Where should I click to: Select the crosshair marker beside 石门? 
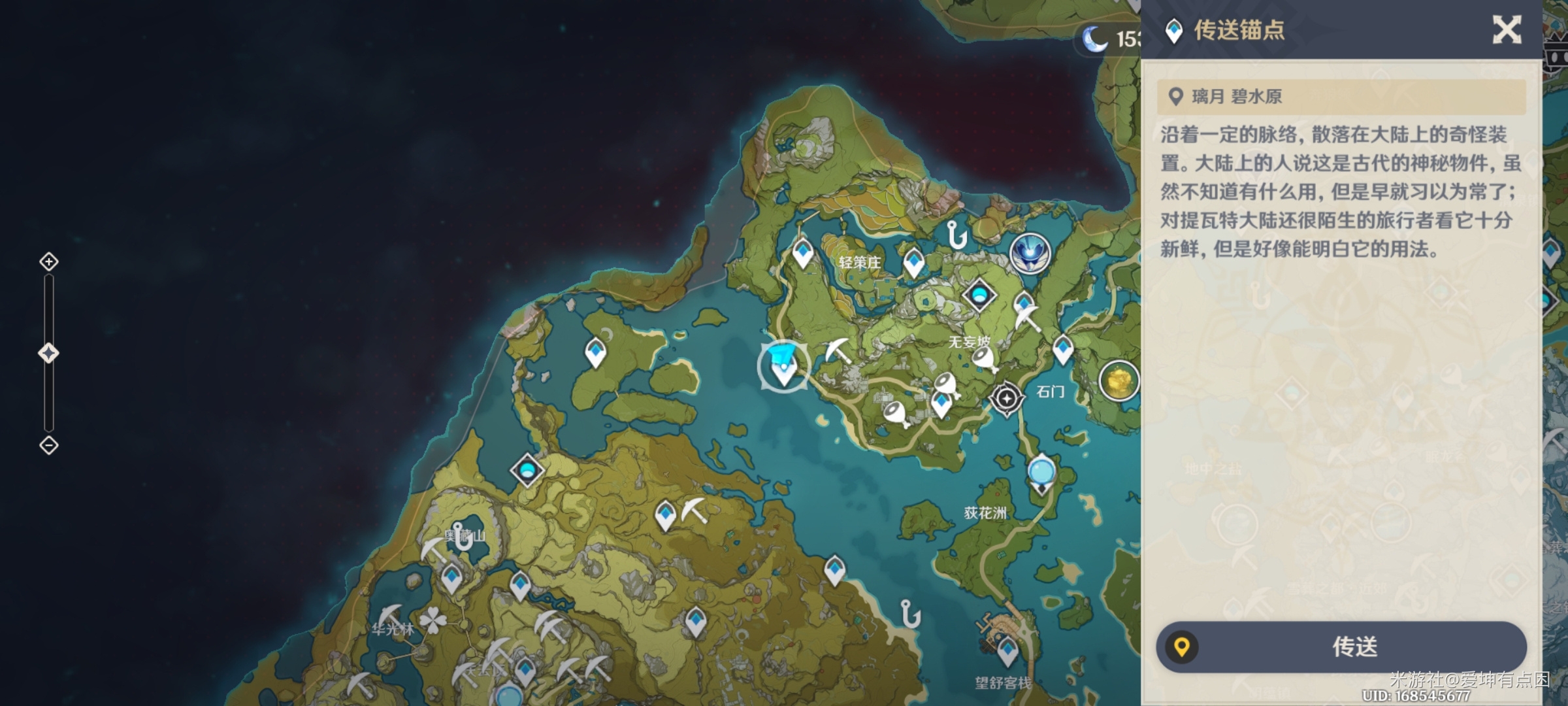tap(1006, 398)
